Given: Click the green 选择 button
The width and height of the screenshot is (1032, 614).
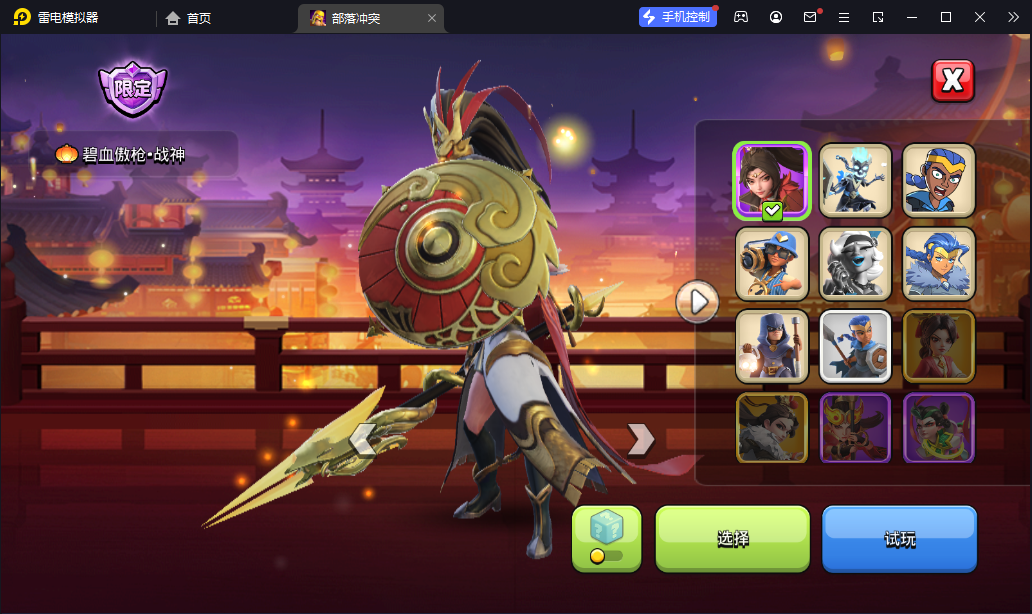Looking at the screenshot, I should [x=732, y=538].
